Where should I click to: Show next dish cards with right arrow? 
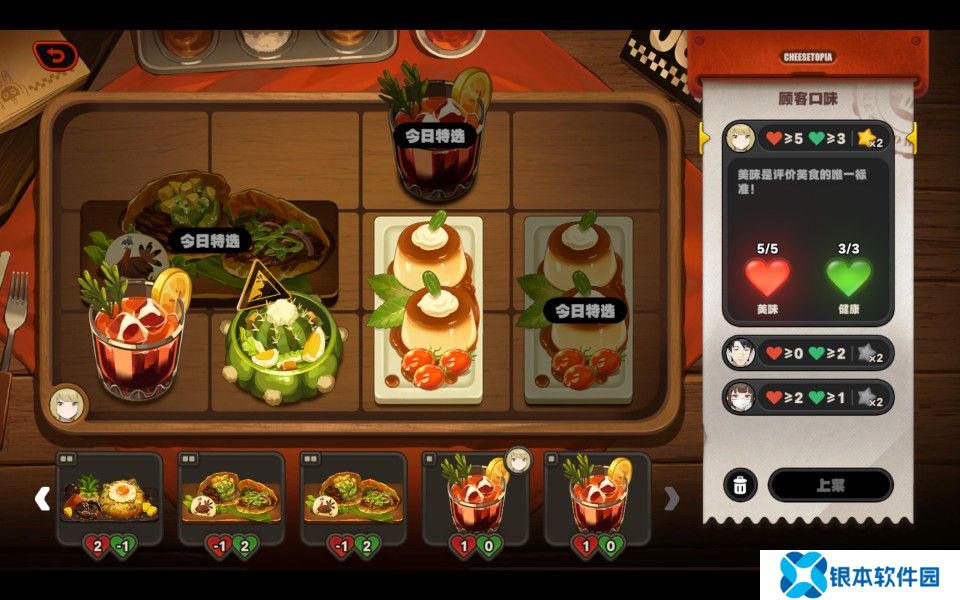(x=672, y=498)
